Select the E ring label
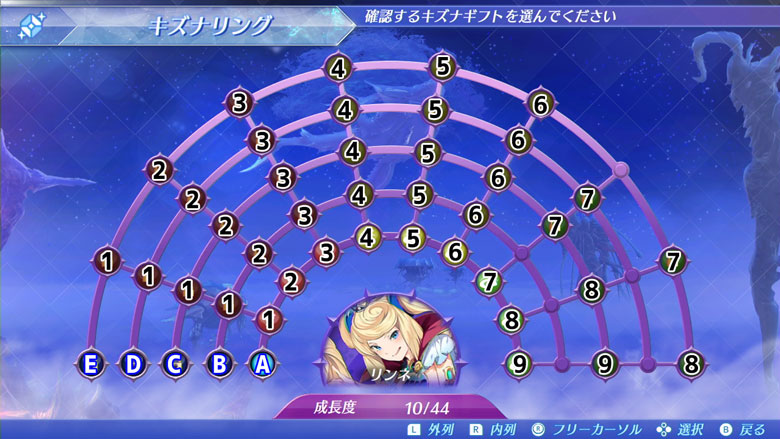This screenshot has width=780, height=439. [x=91, y=364]
